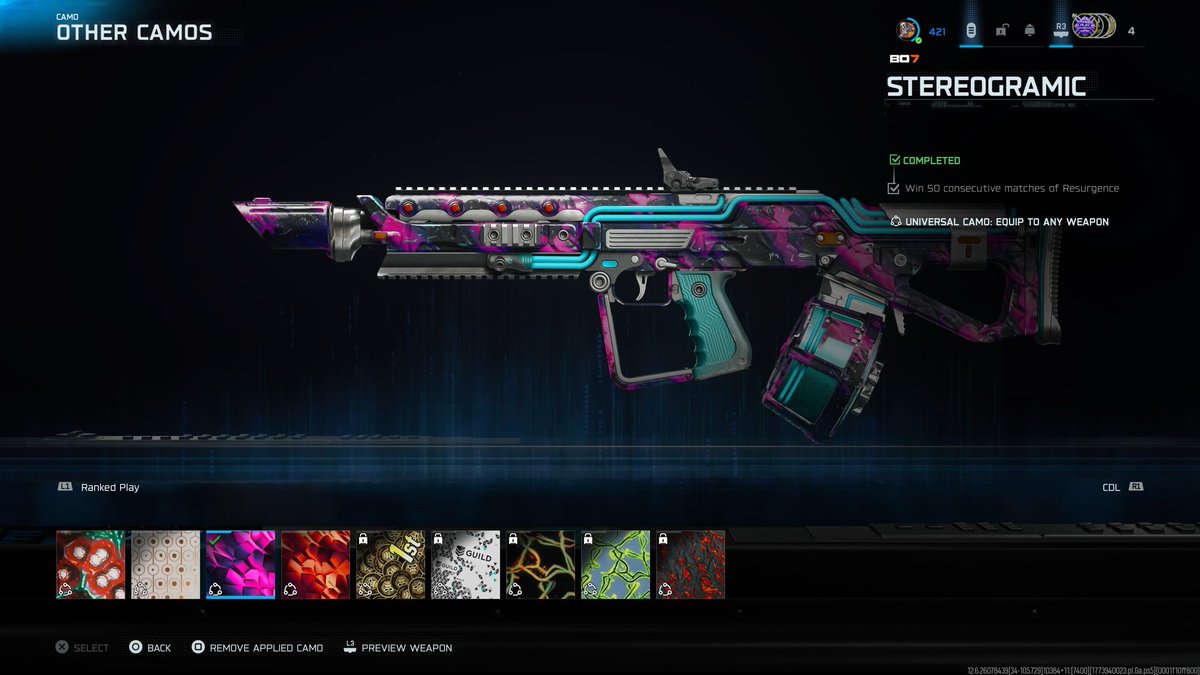Click Remove Applied Camo
This screenshot has width=1200, height=675.
258,648
